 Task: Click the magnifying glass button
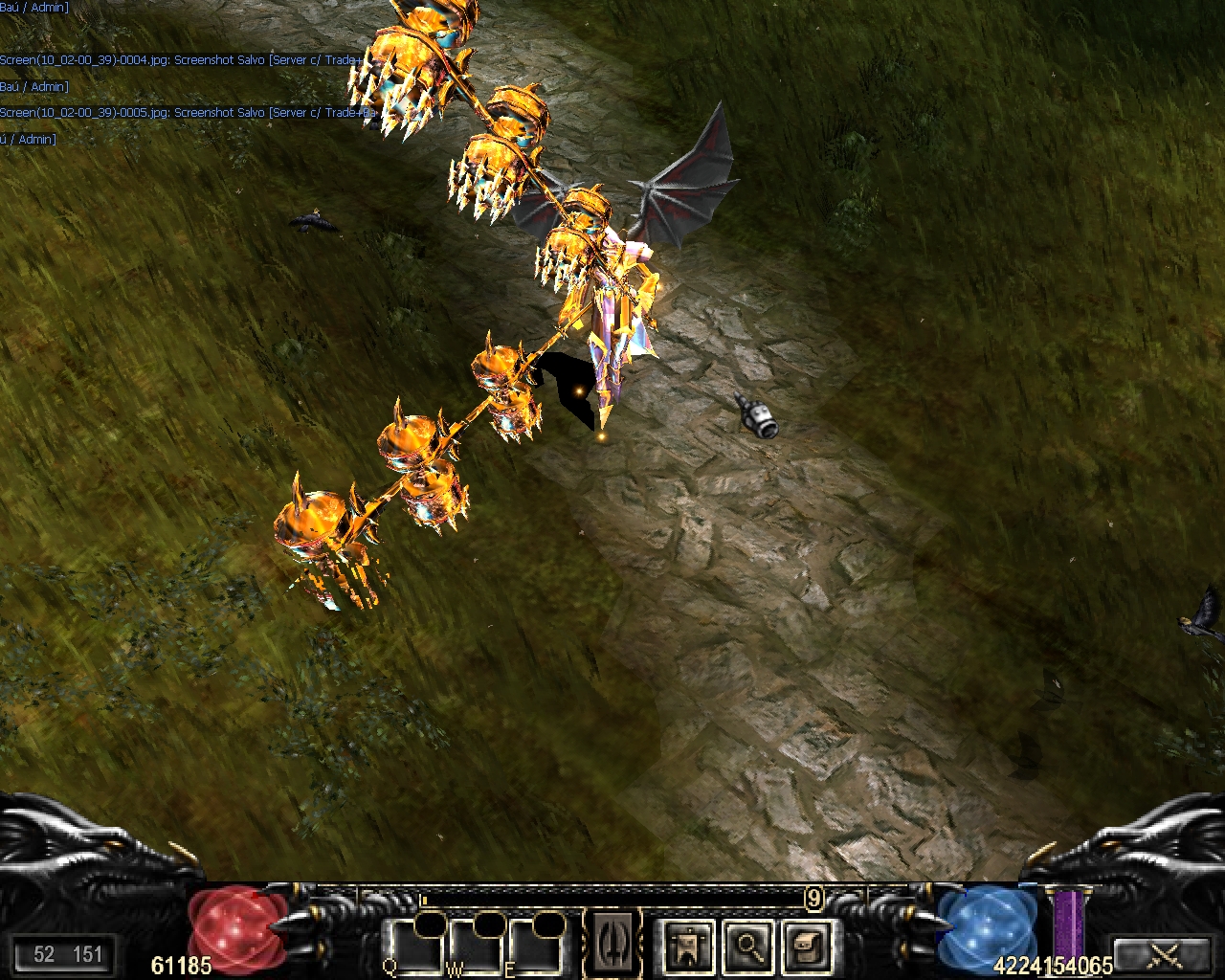click(747, 946)
